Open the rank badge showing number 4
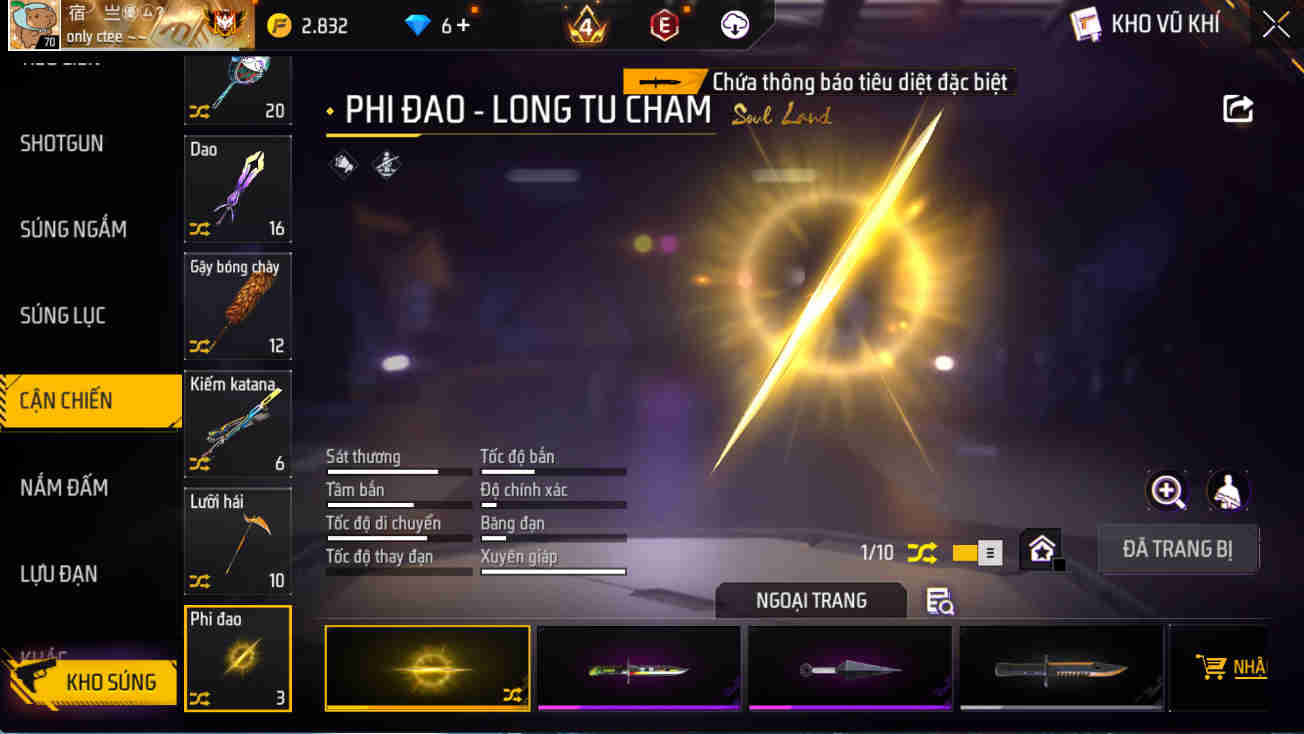 tap(585, 22)
